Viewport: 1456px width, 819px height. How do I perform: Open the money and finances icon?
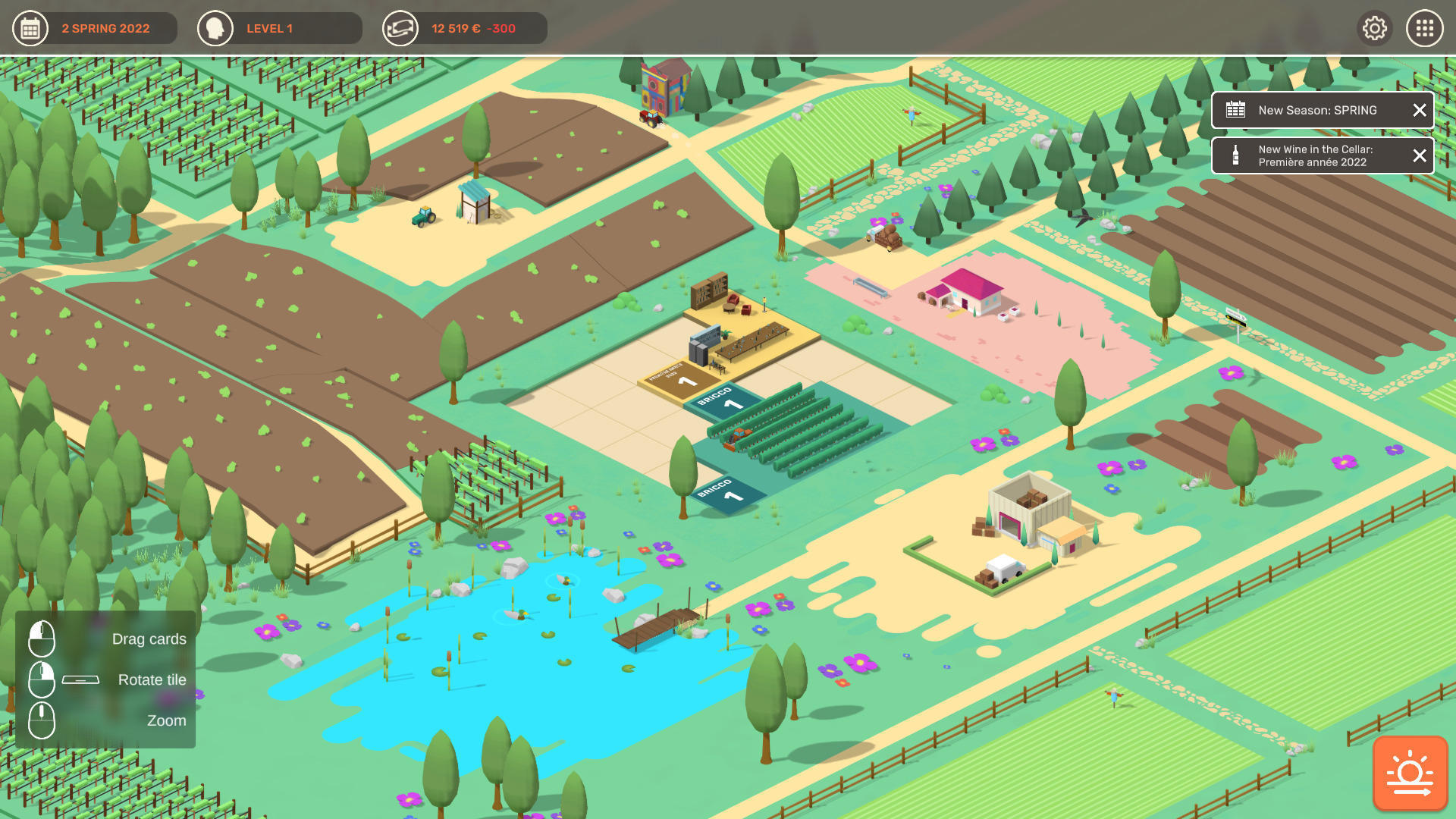click(x=400, y=29)
